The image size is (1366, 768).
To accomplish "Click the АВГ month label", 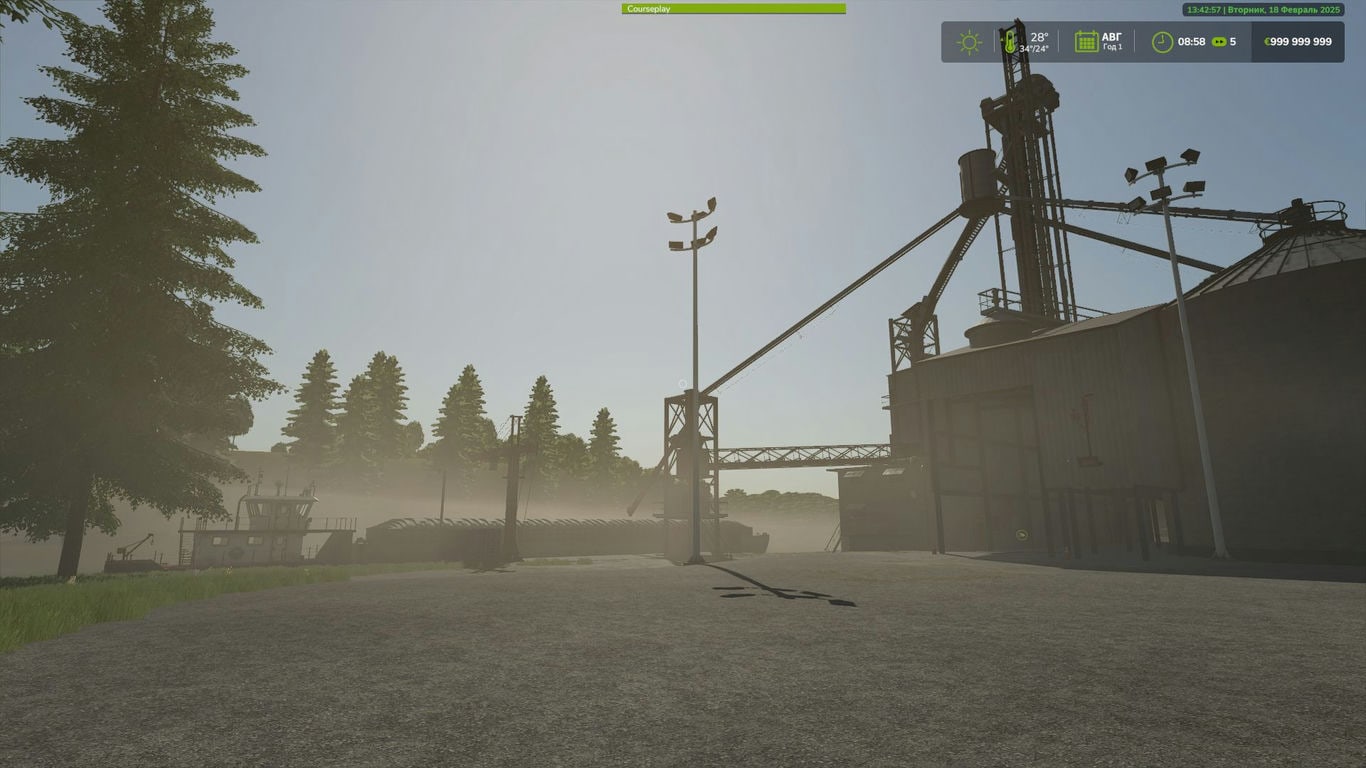I will coord(1112,36).
